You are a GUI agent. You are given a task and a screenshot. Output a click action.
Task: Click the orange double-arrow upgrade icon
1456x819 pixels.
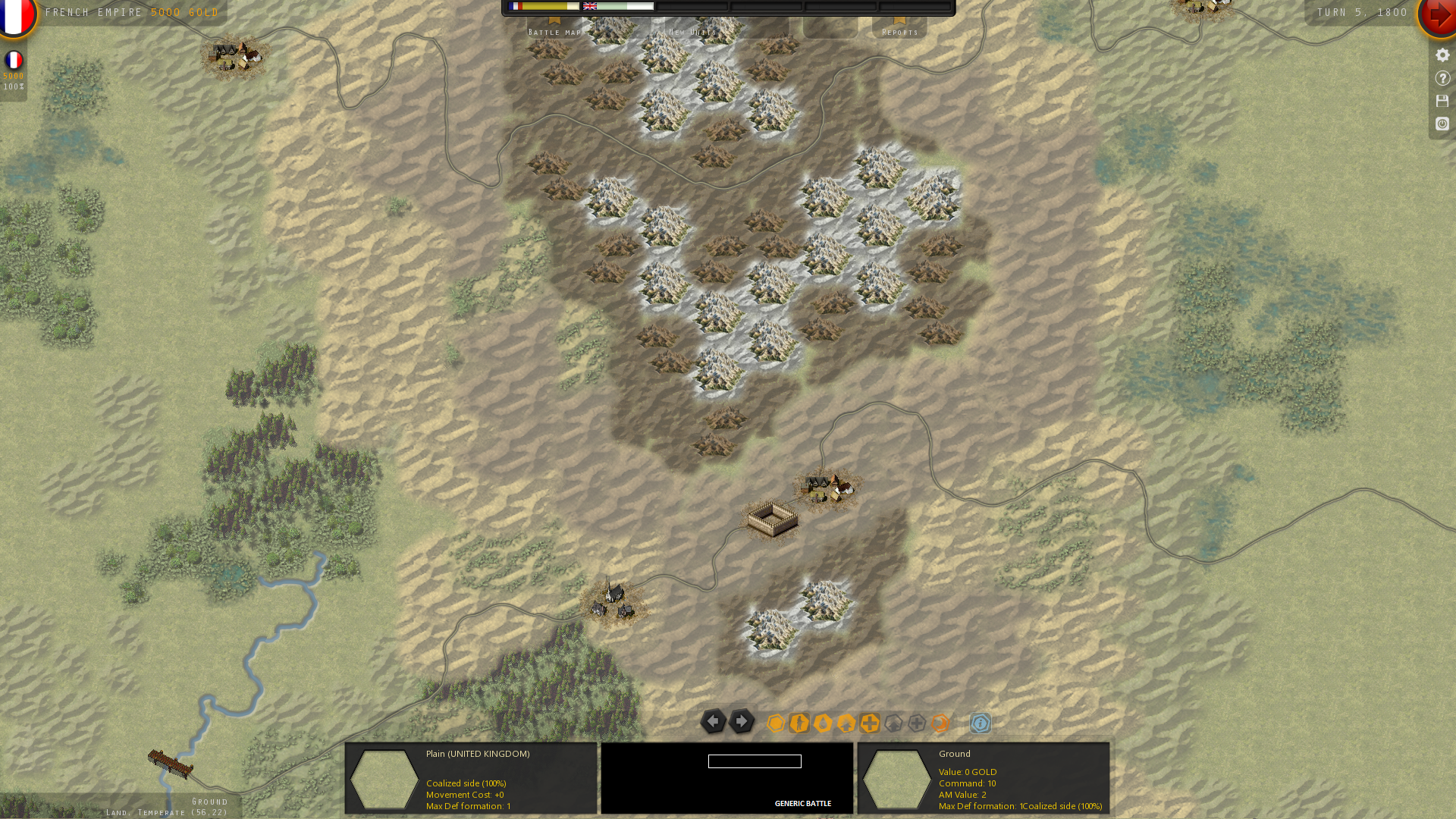[846, 723]
